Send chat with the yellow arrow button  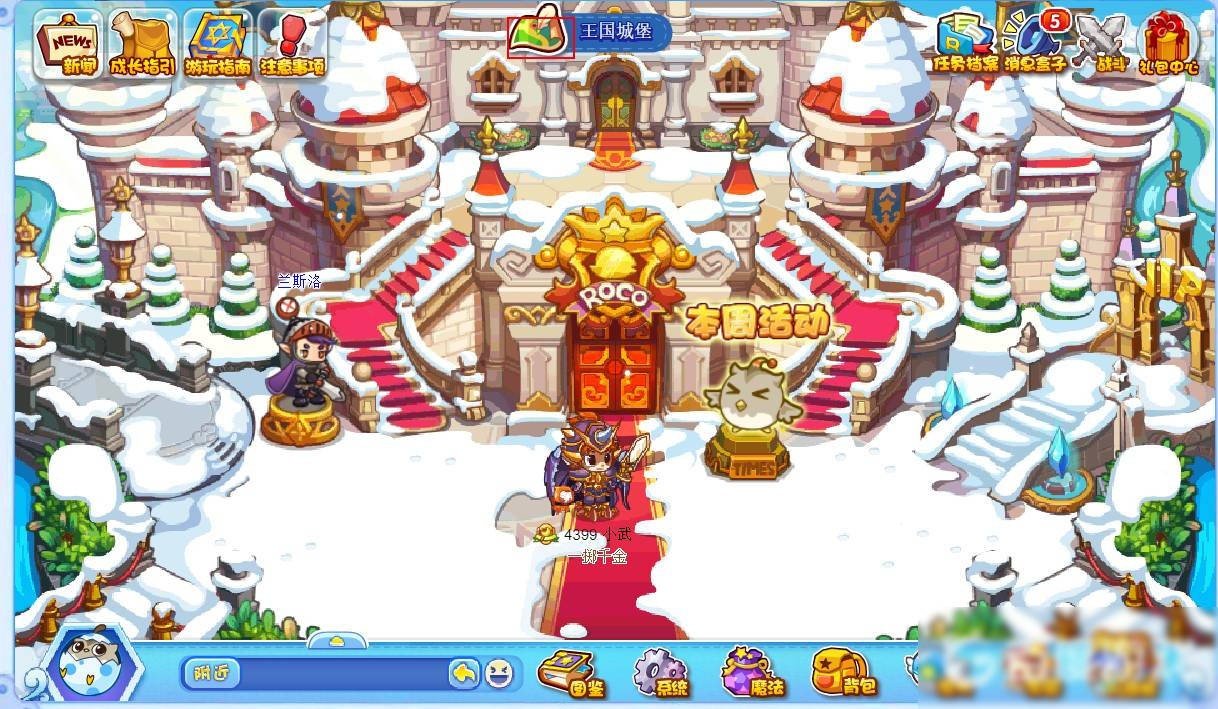464,673
